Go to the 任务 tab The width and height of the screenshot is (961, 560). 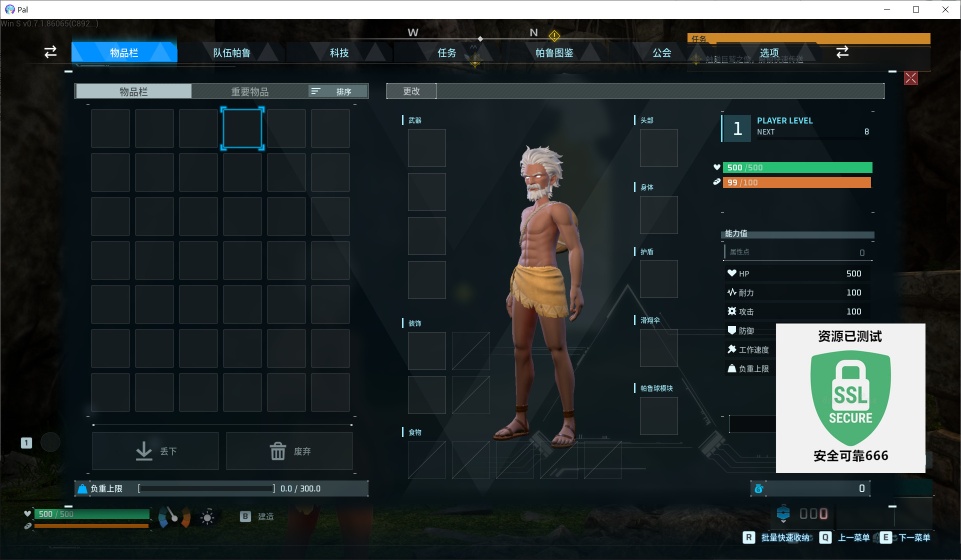click(x=447, y=52)
